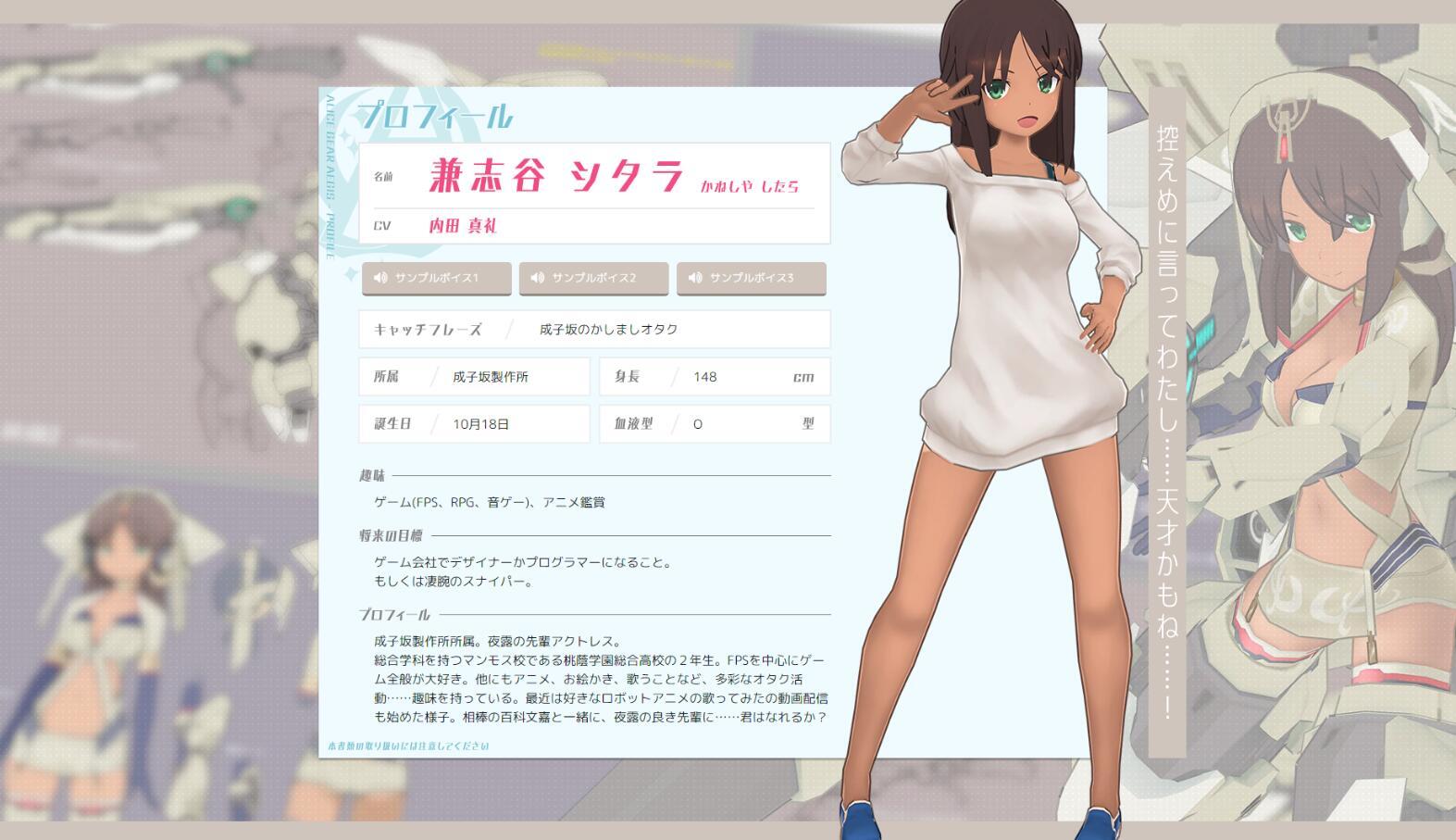Click speaker icon on サンプルボイス3 button
Image resolution: width=1456 pixels, height=840 pixels.
695,276
